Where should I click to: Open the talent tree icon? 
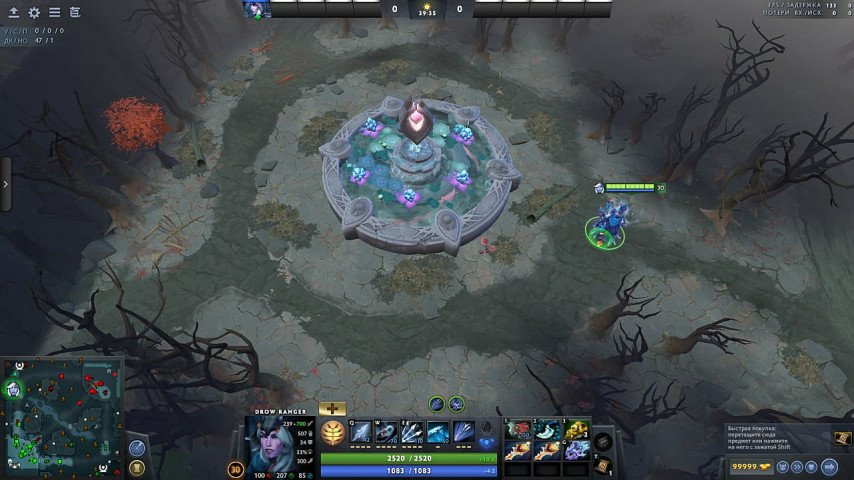click(x=333, y=433)
